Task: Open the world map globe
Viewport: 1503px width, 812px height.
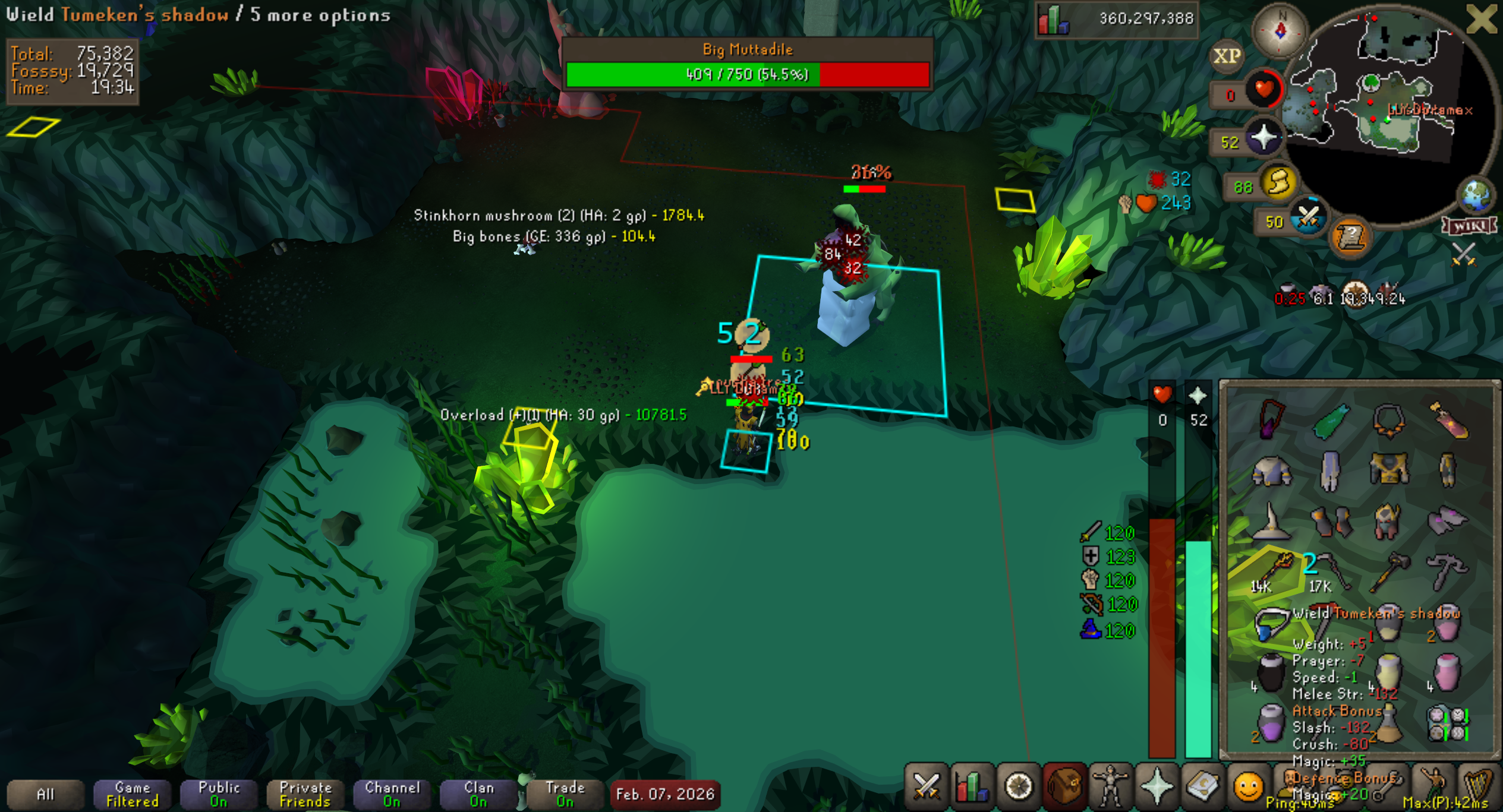Action: (x=1476, y=195)
